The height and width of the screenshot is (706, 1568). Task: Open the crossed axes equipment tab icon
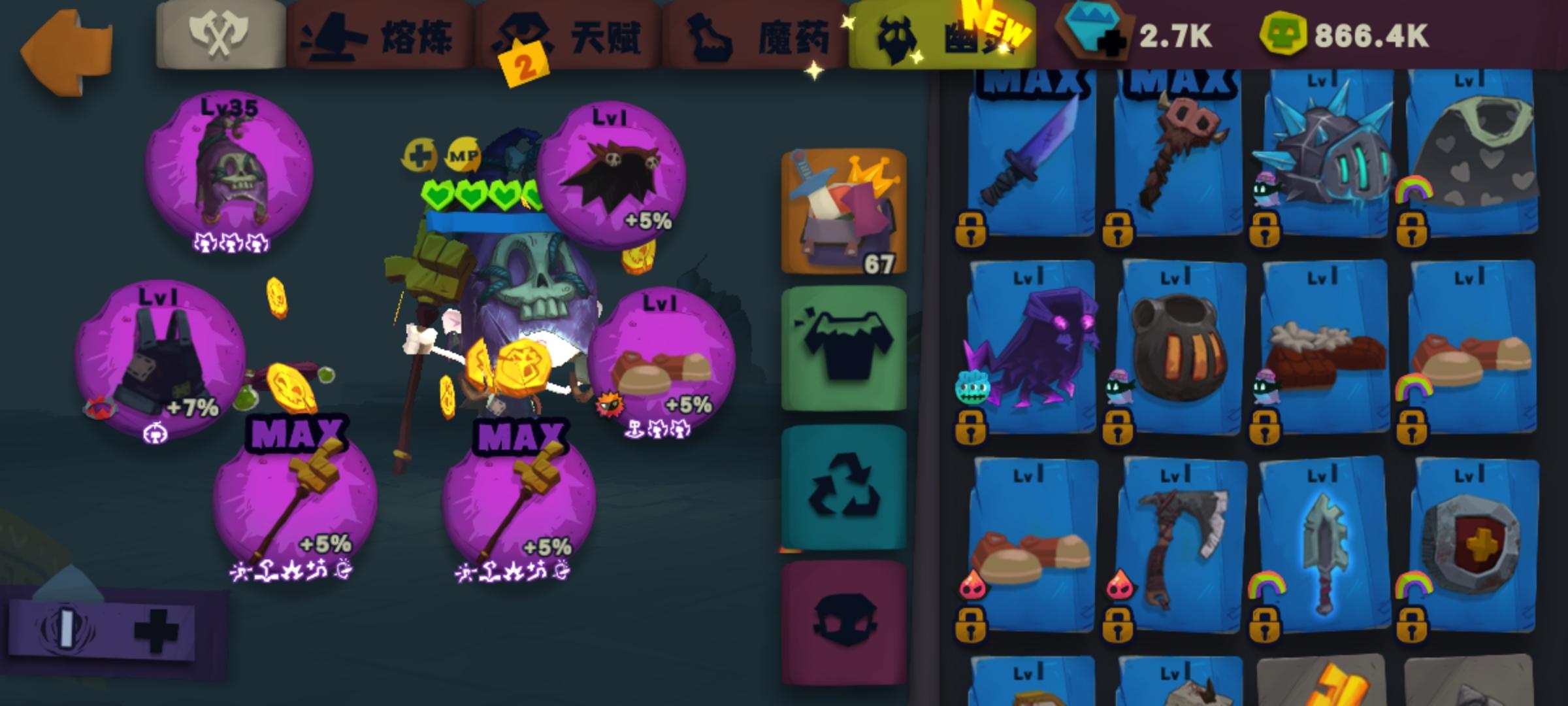(x=221, y=36)
